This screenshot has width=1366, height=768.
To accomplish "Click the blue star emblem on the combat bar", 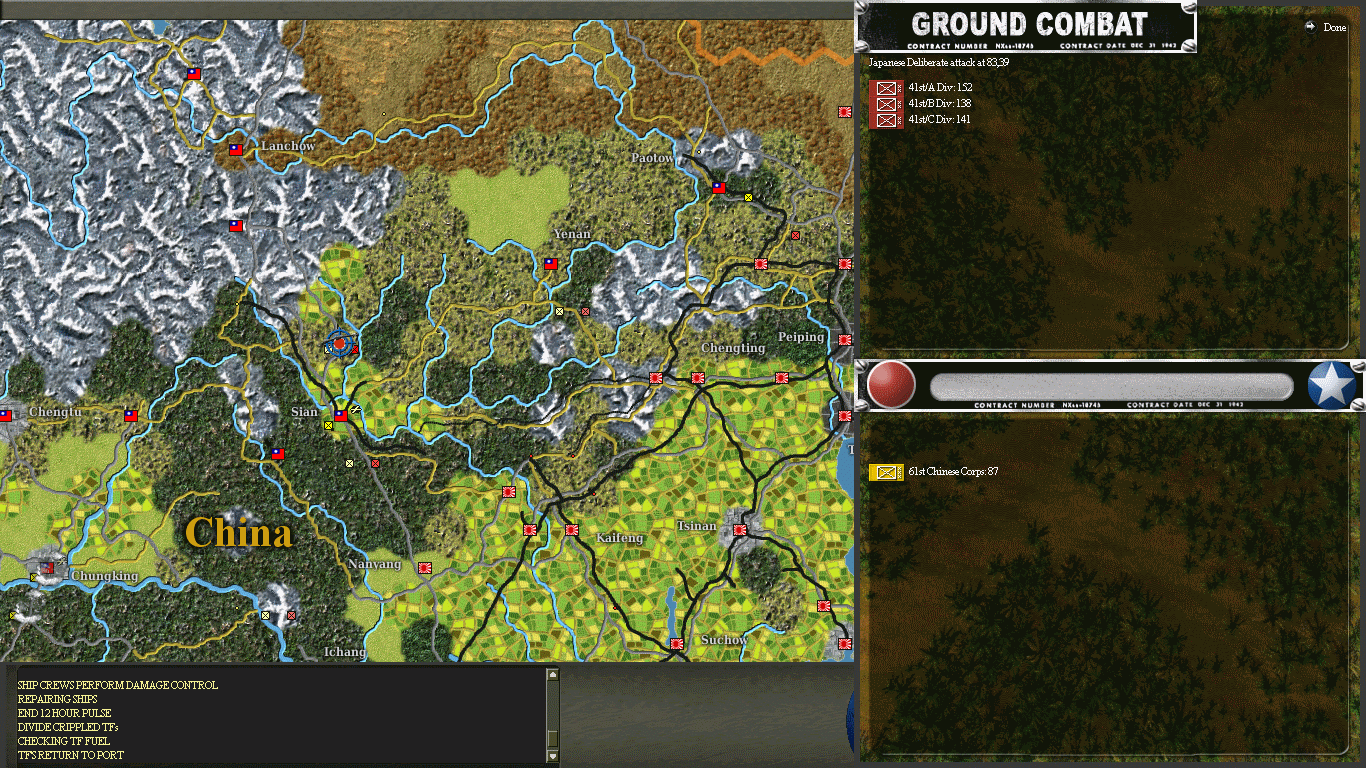I will coord(1331,385).
